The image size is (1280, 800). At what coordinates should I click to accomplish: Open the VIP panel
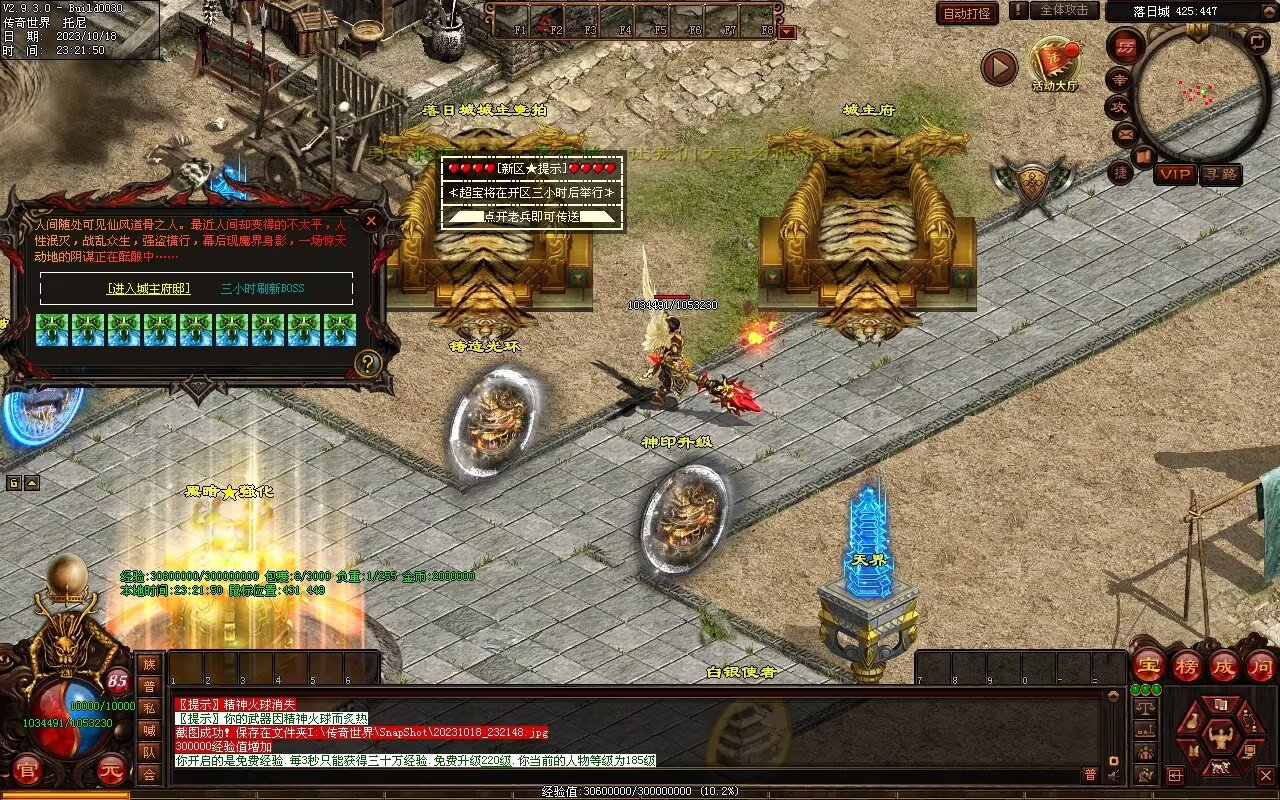[x=1175, y=174]
